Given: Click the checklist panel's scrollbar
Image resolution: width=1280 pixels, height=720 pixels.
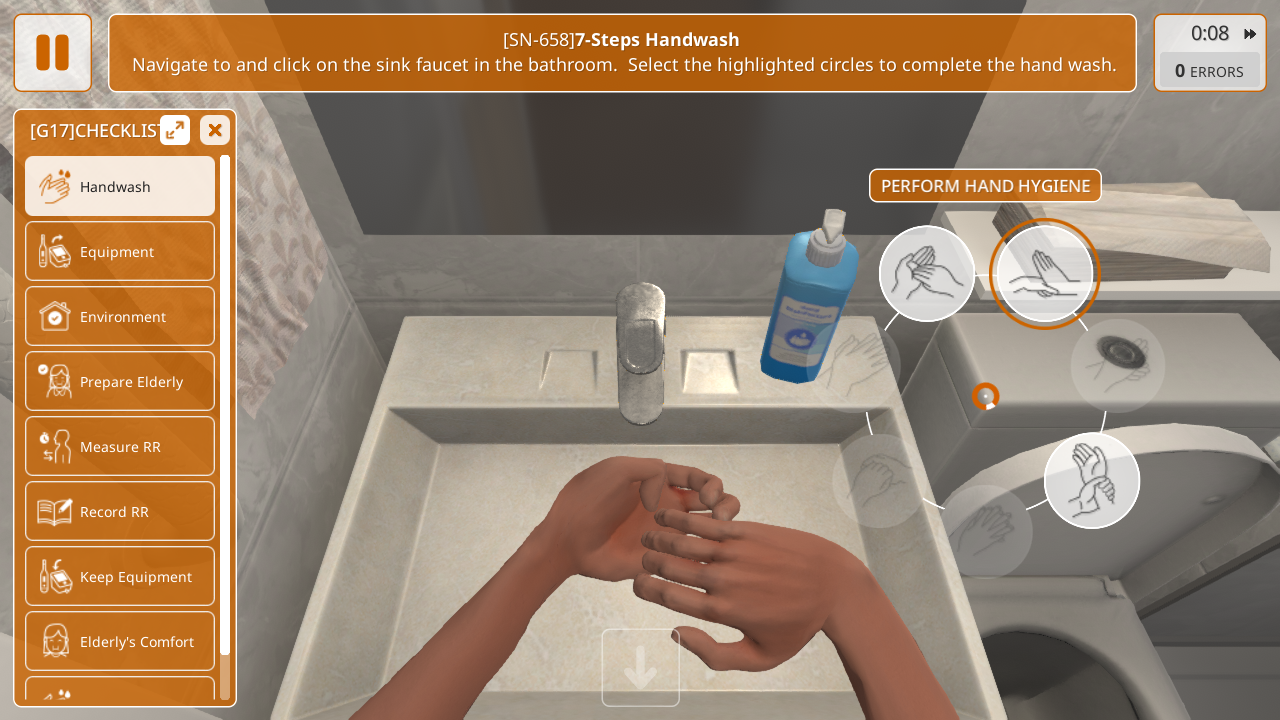Looking at the screenshot, I should coord(225,400).
